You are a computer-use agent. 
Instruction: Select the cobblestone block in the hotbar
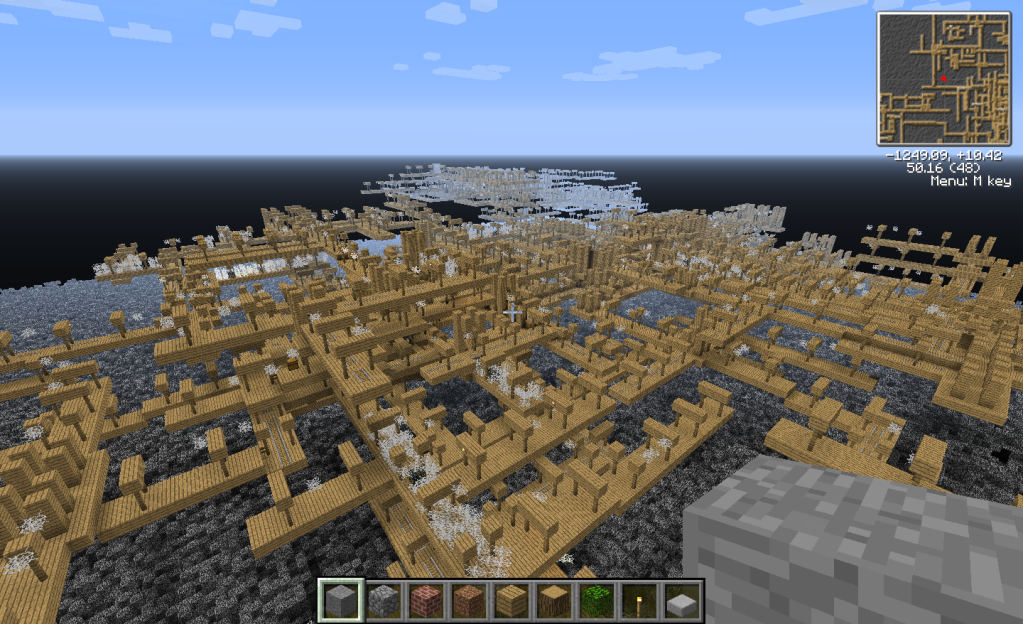coord(383,601)
